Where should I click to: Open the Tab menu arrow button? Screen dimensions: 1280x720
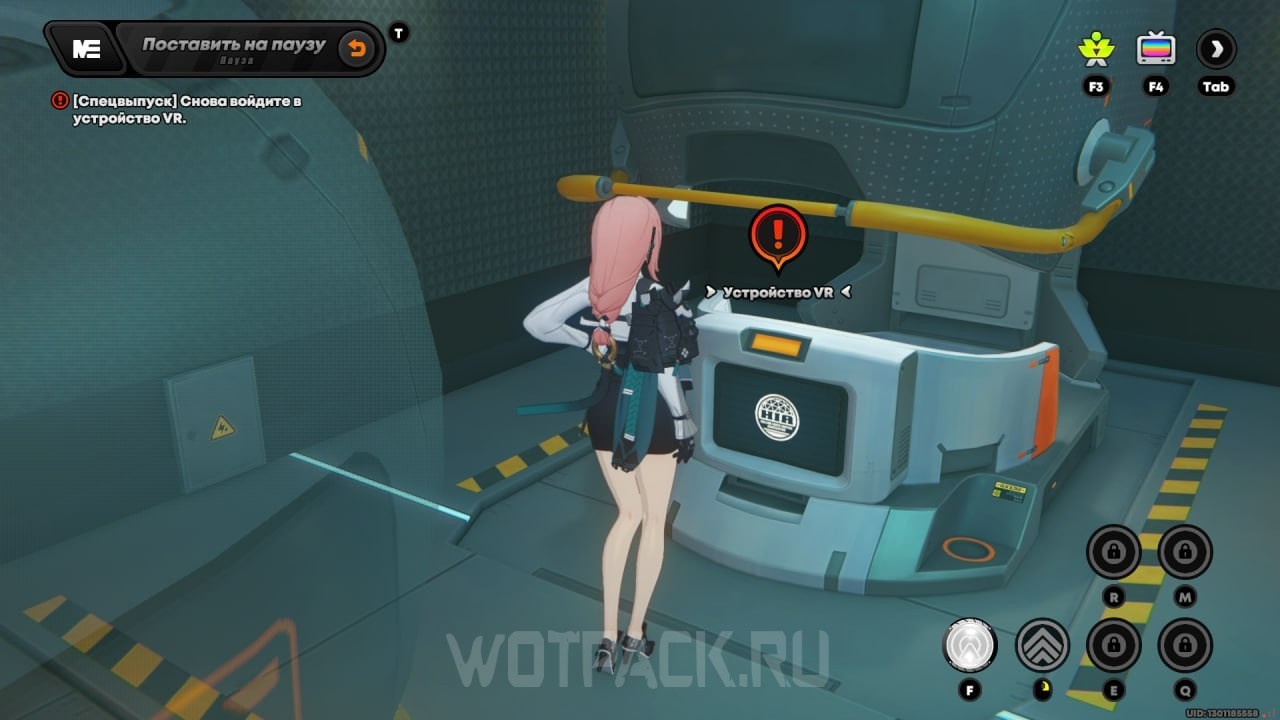tap(1216, 48)
